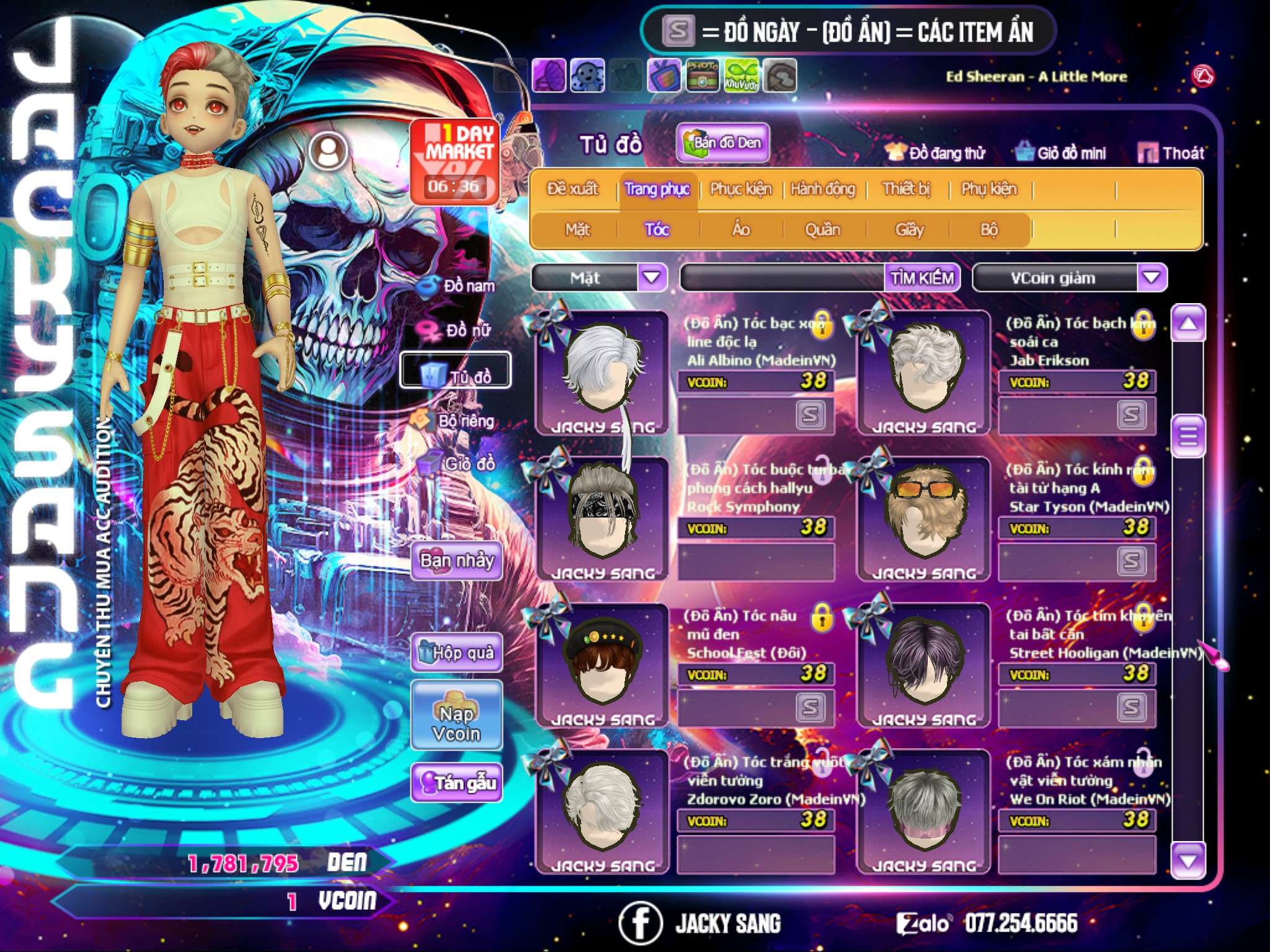Show Đồ đang thử items
Screen dimensions: 1270x952
tap(936, 152)
